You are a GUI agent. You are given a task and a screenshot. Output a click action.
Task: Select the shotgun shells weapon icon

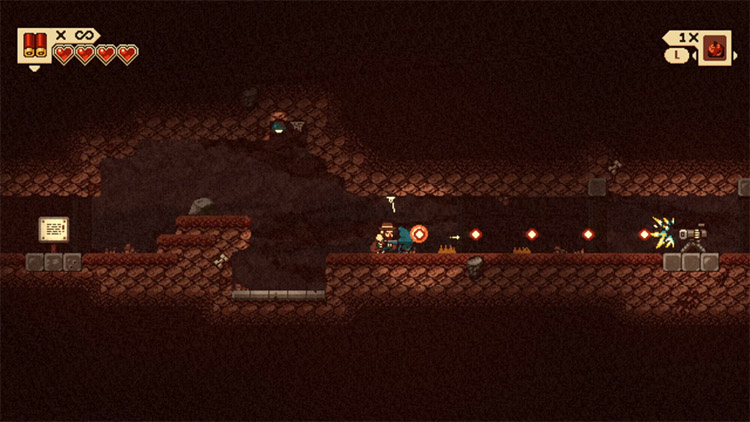(34, 46)
